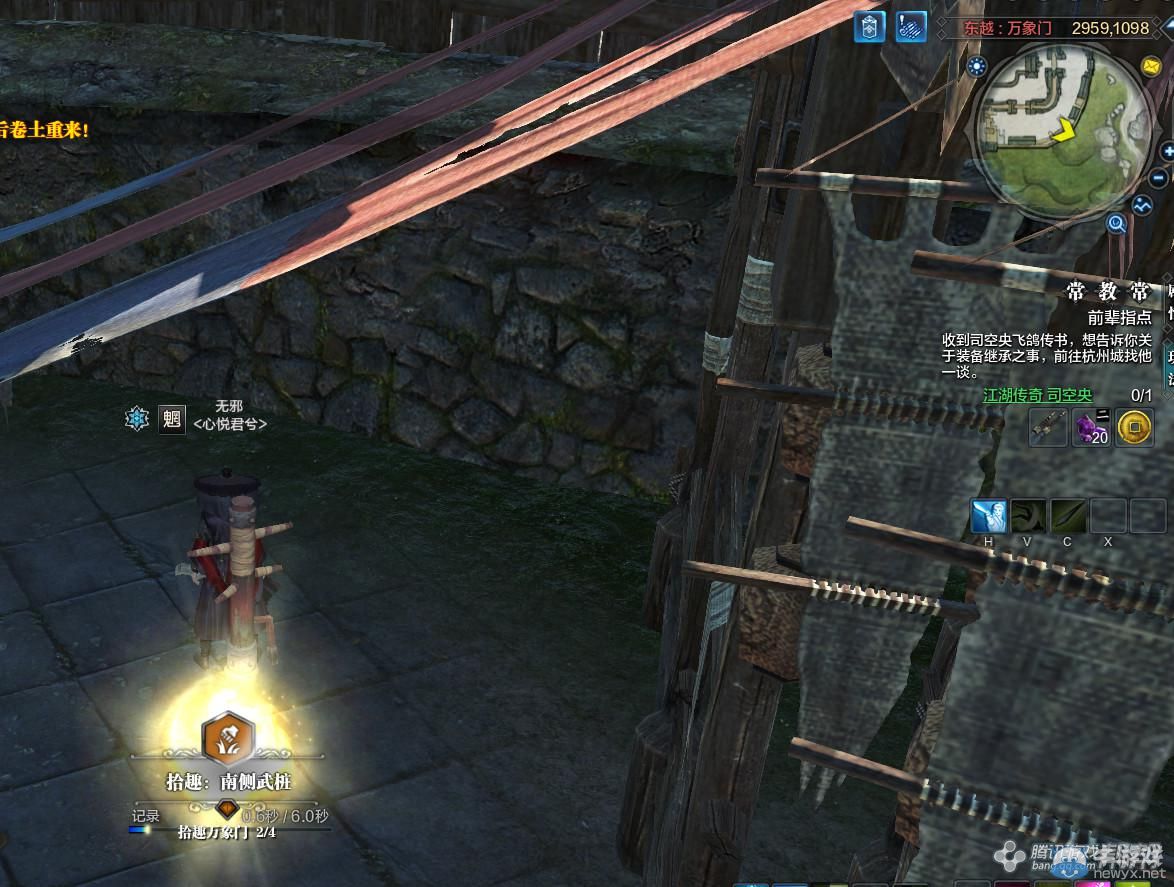Click the magnifying glass search icon
Image resolution: width=1174 pixels, height=887 pixels.
(1117, 224)
